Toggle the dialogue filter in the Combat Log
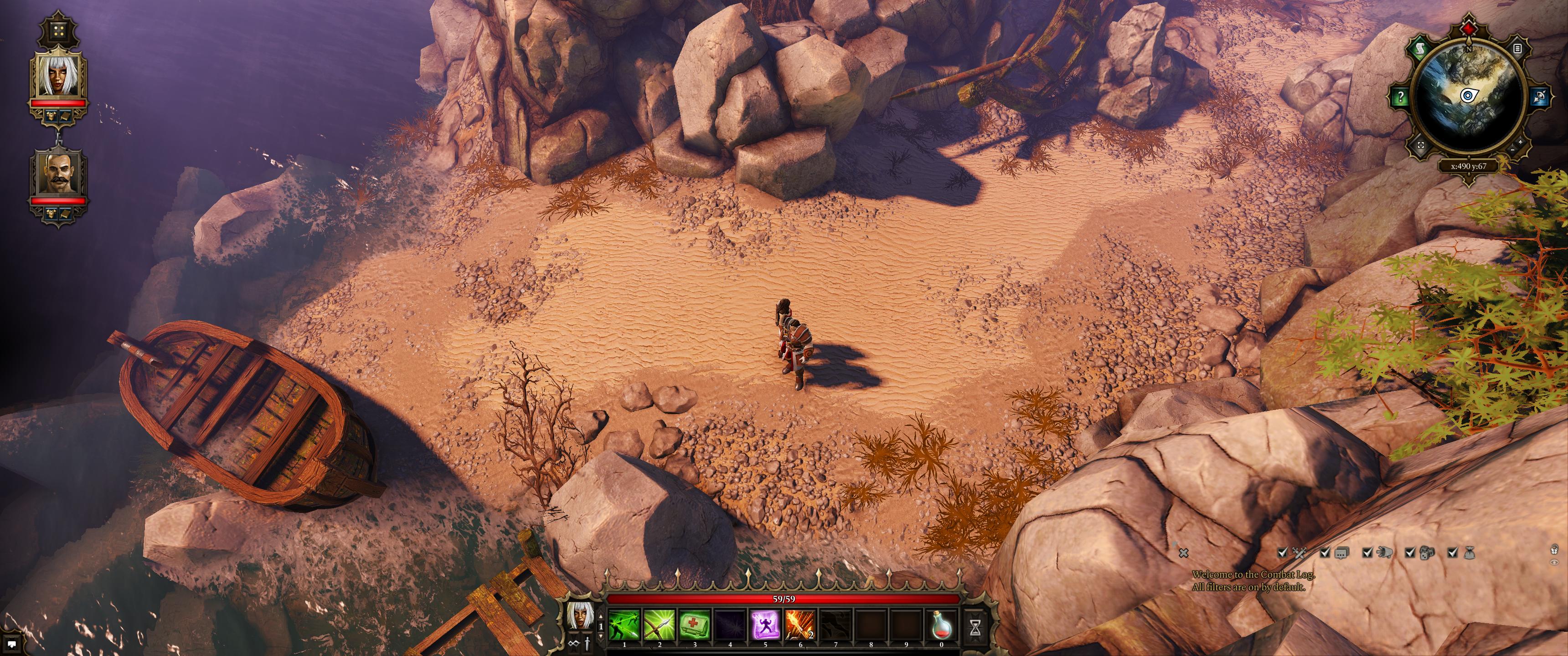This screenshot has height=656, width=1568. [1325, 552]
